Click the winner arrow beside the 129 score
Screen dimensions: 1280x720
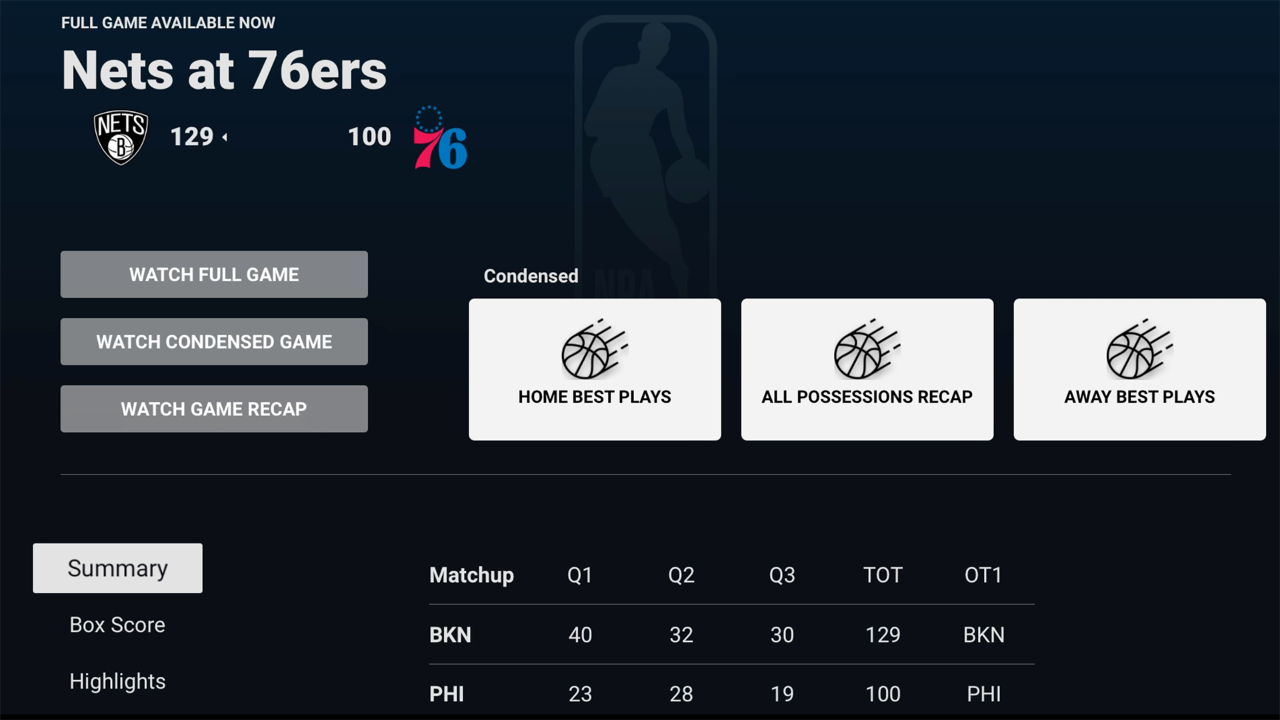tap(226, 137)
